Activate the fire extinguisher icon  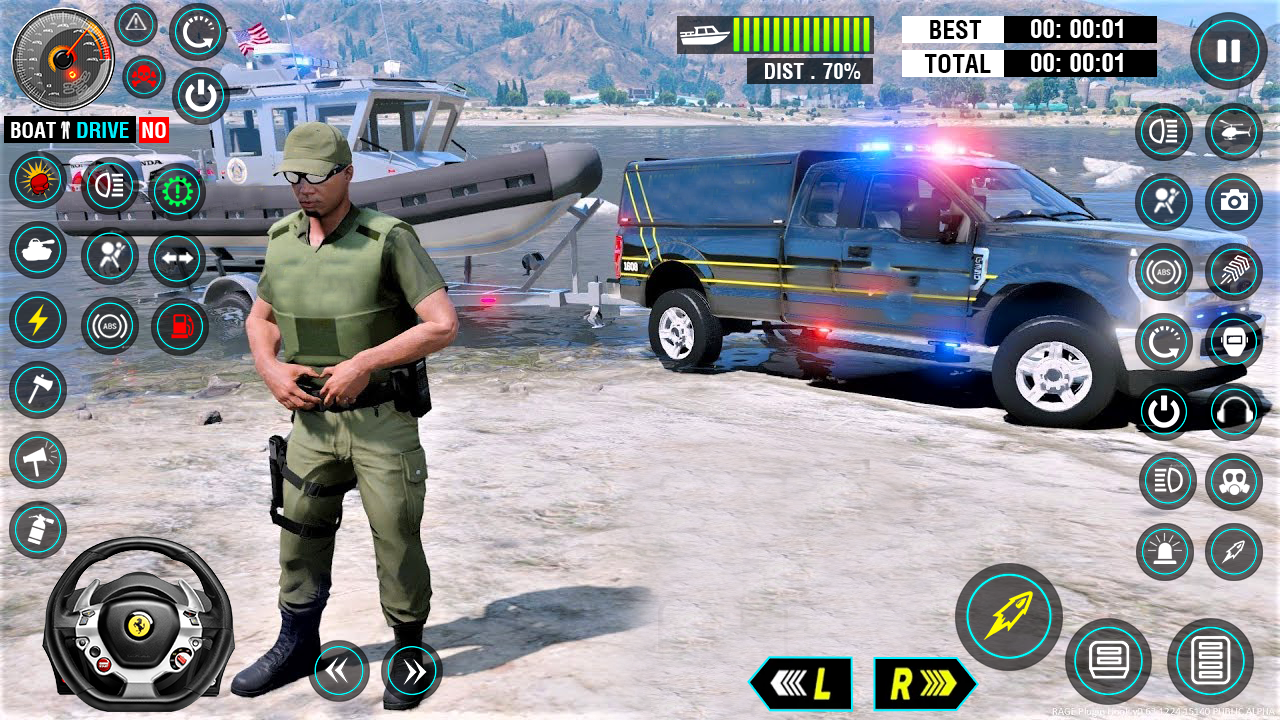coord(38,529)
